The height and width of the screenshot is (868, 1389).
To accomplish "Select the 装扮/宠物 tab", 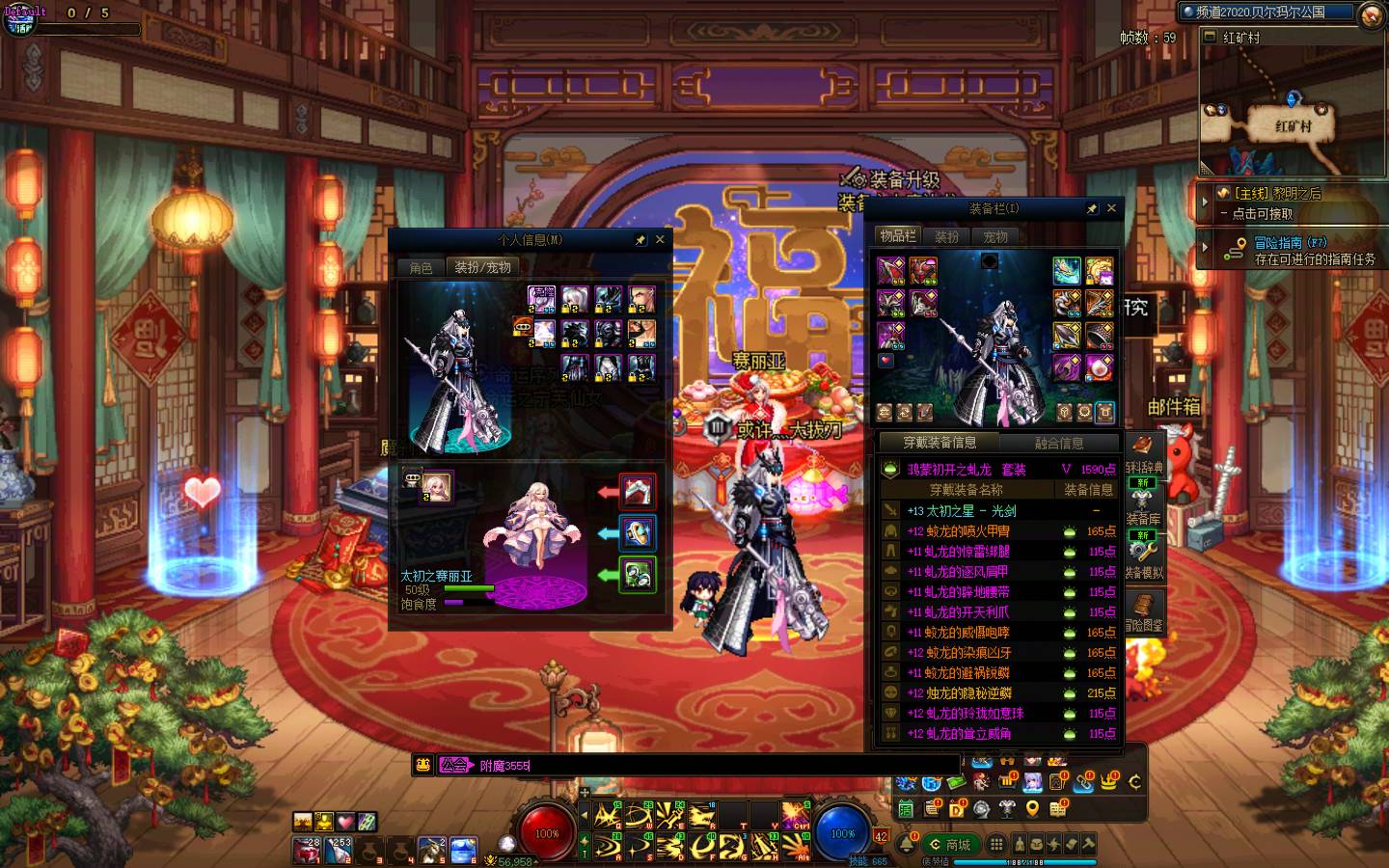I will pos(482,268).
